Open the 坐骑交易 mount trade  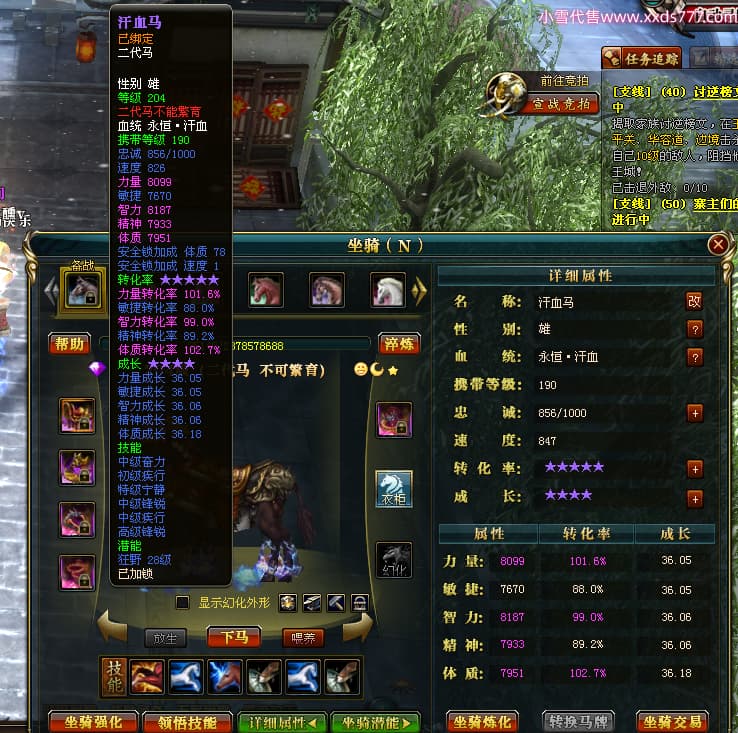click(673, 722)
